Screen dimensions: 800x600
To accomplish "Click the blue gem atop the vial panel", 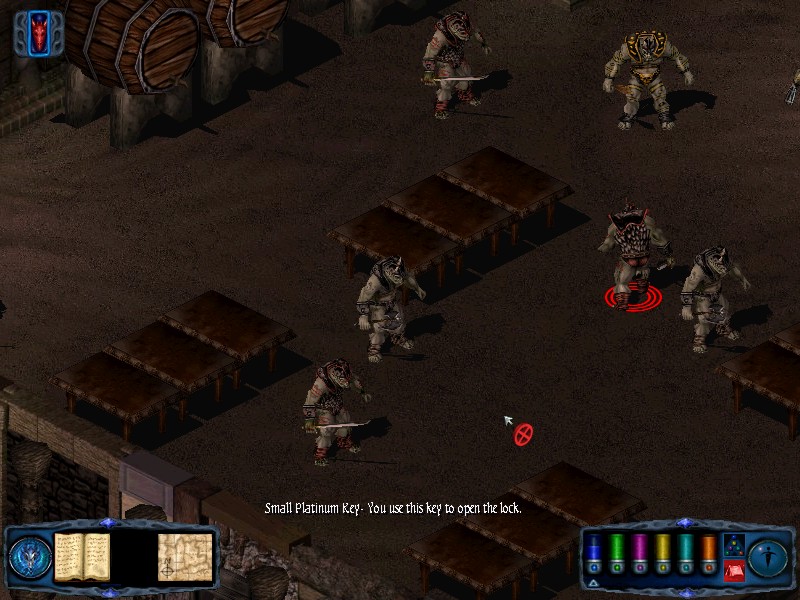I will (684, 523).
